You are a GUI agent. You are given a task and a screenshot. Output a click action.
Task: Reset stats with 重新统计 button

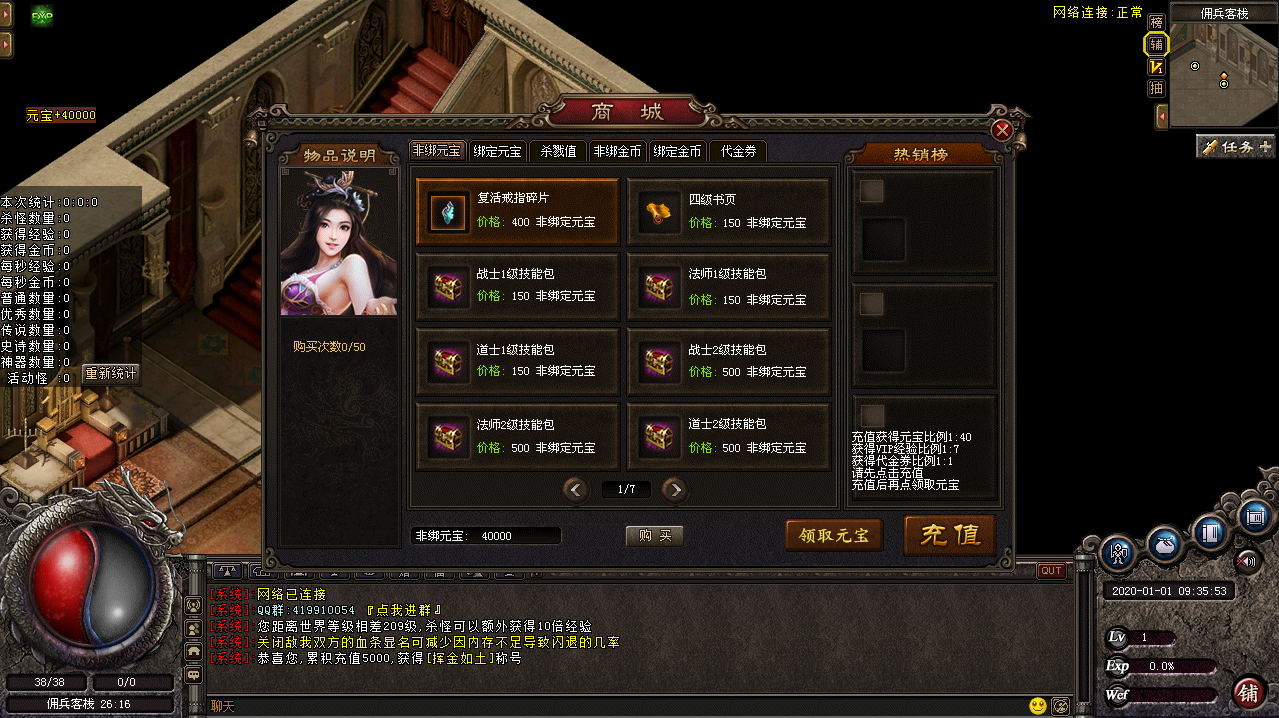111,374
